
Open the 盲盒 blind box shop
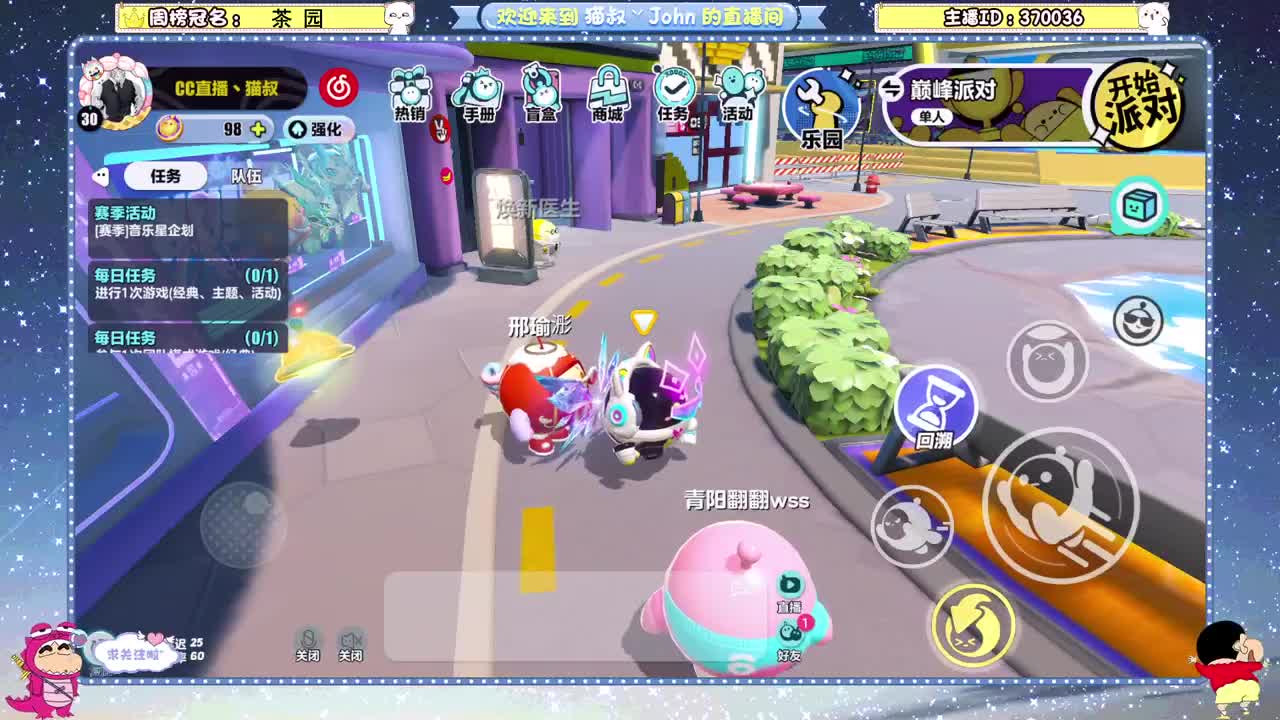pyautogui.click(x=541, y=95)
